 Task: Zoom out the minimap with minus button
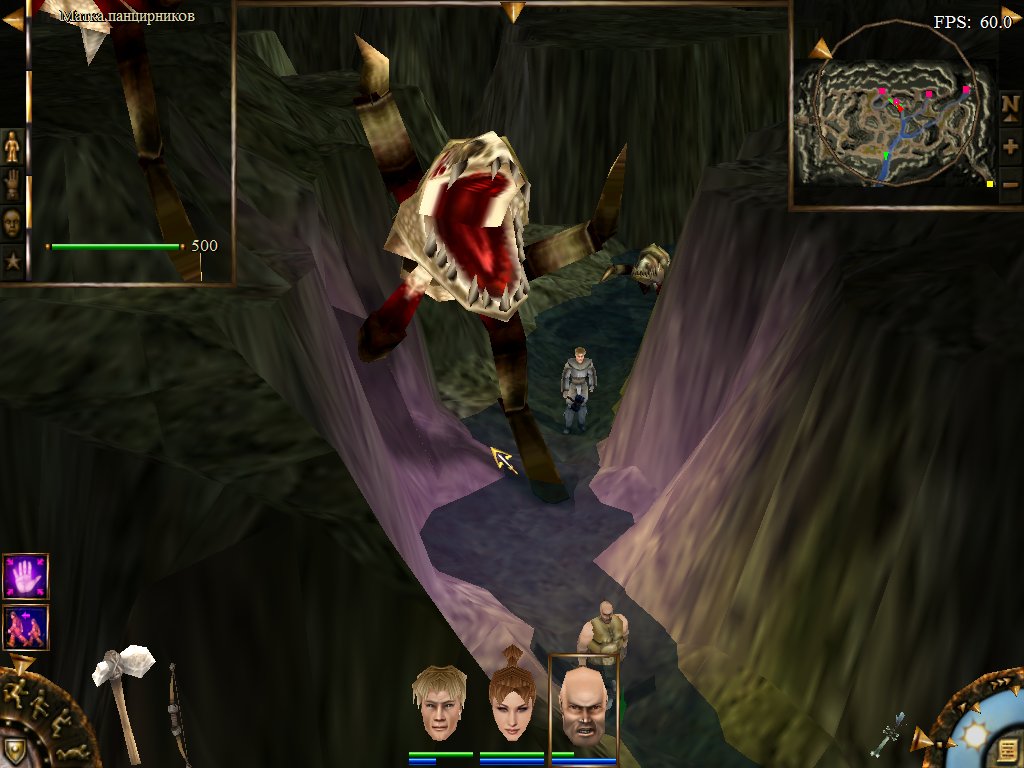point(1010,184)
